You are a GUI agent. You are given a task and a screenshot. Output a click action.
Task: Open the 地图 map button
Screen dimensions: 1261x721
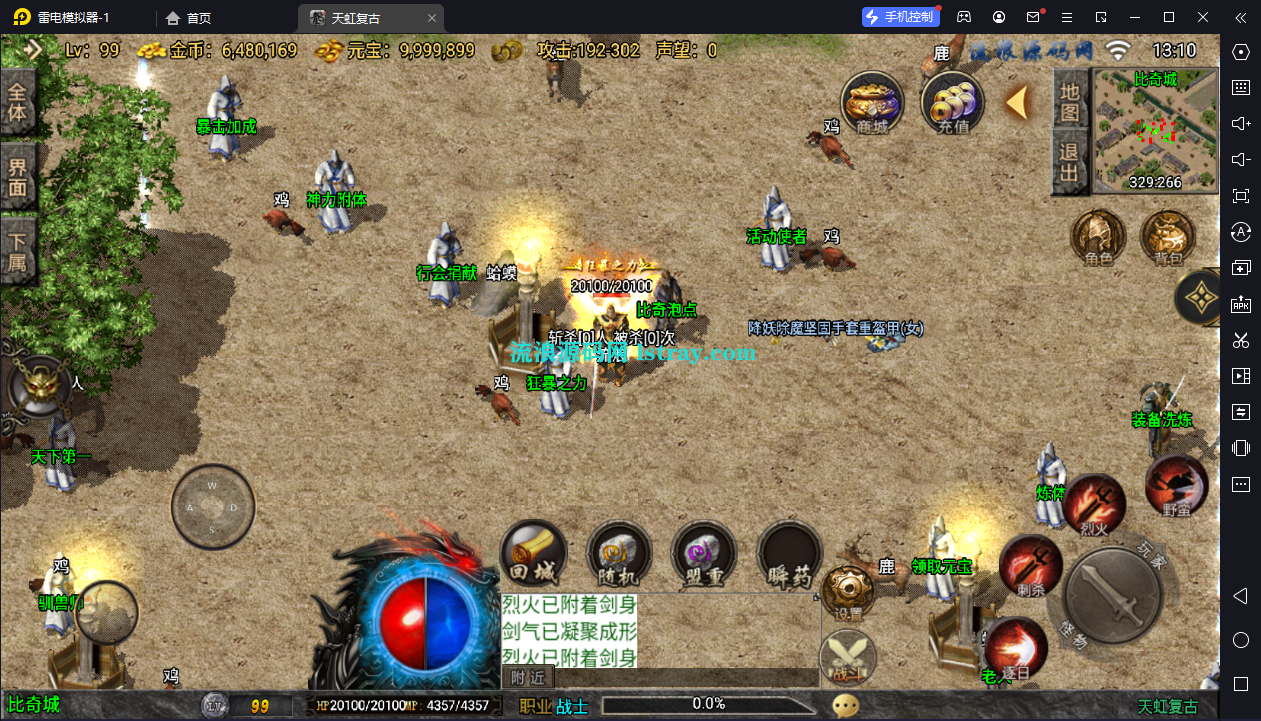pyautogui.click(x=1069, y=100)
